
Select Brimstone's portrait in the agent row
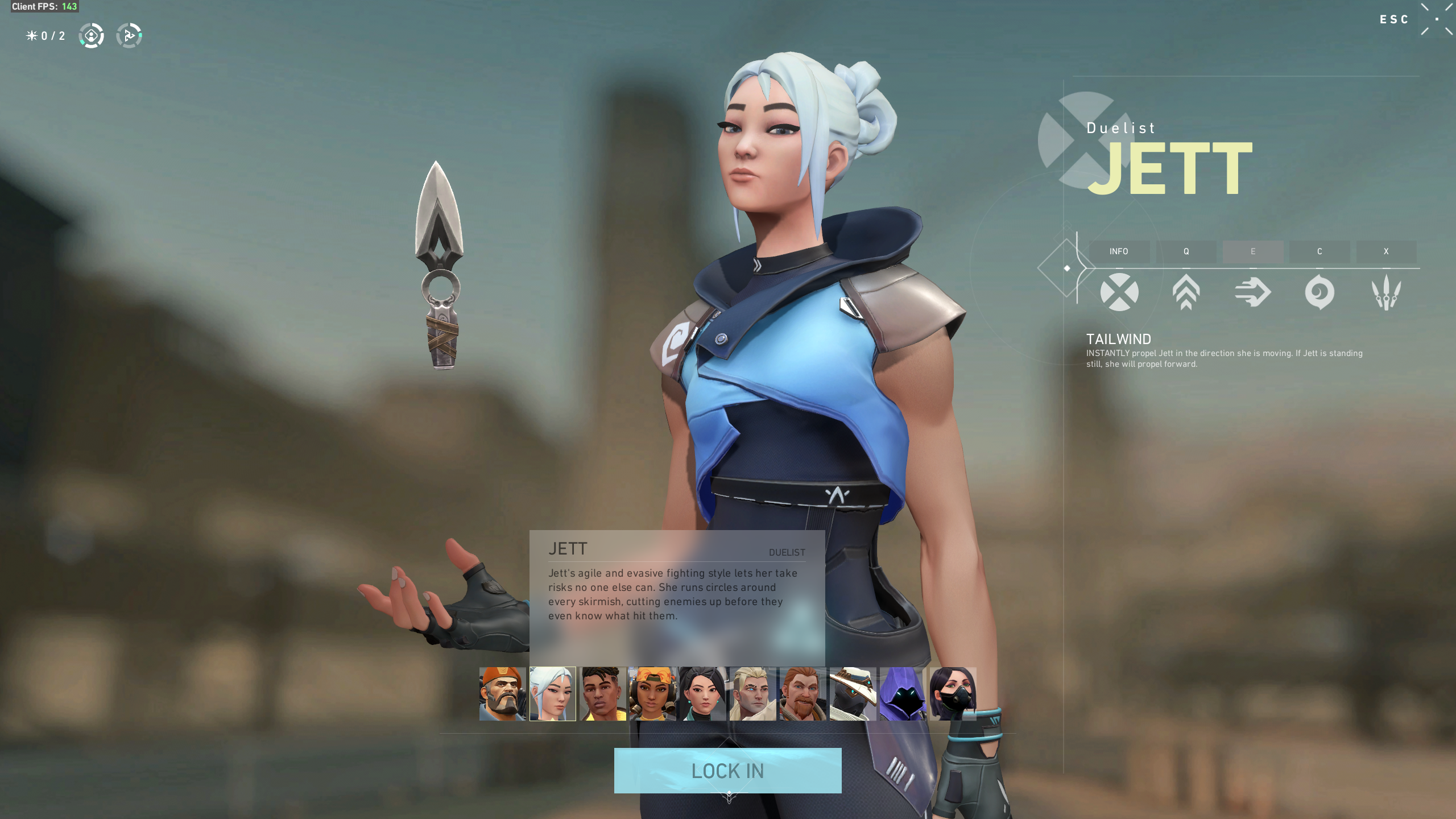click(502, 694)
